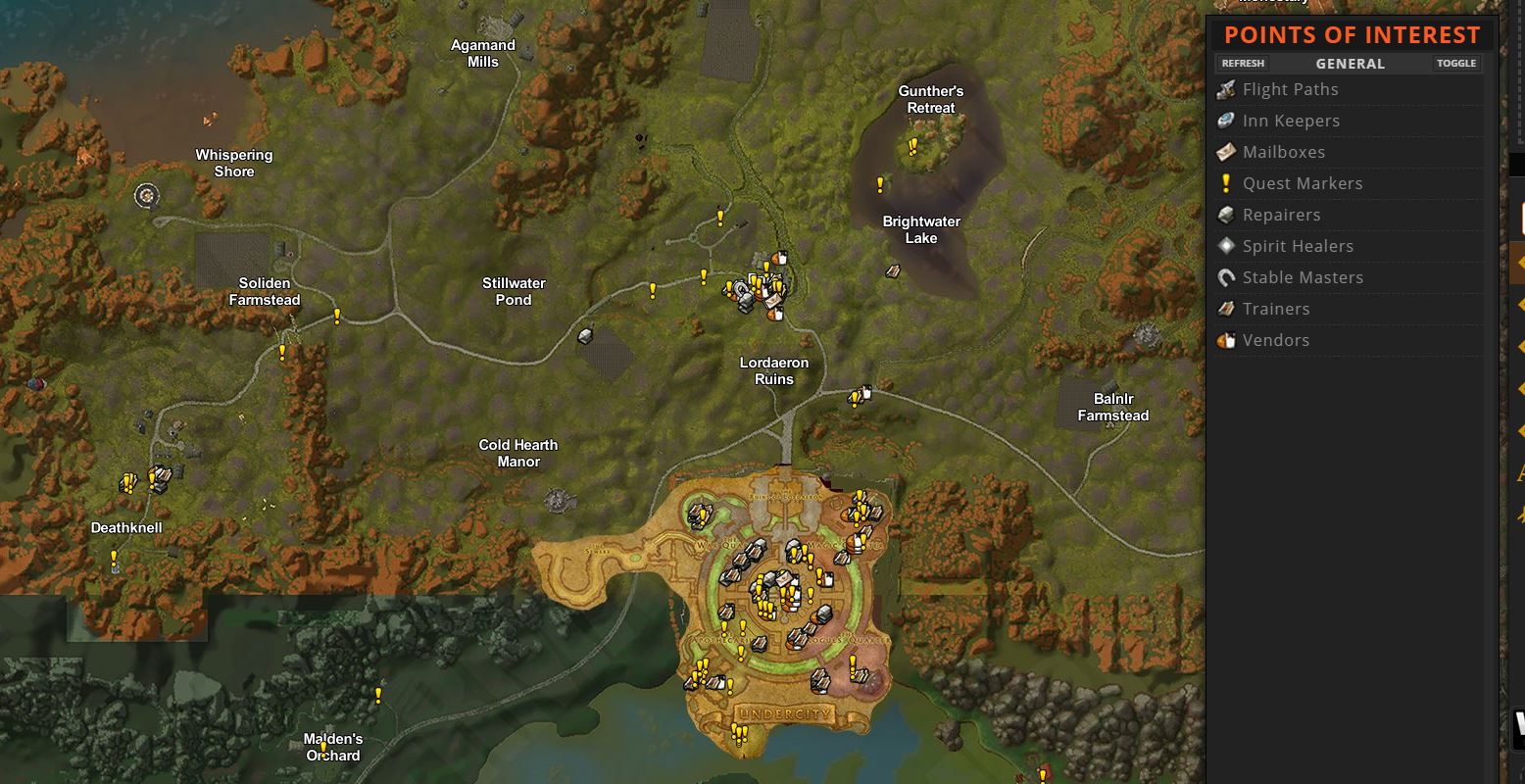Toggle Mailboxes in the legend

(x=1283, y=152)
